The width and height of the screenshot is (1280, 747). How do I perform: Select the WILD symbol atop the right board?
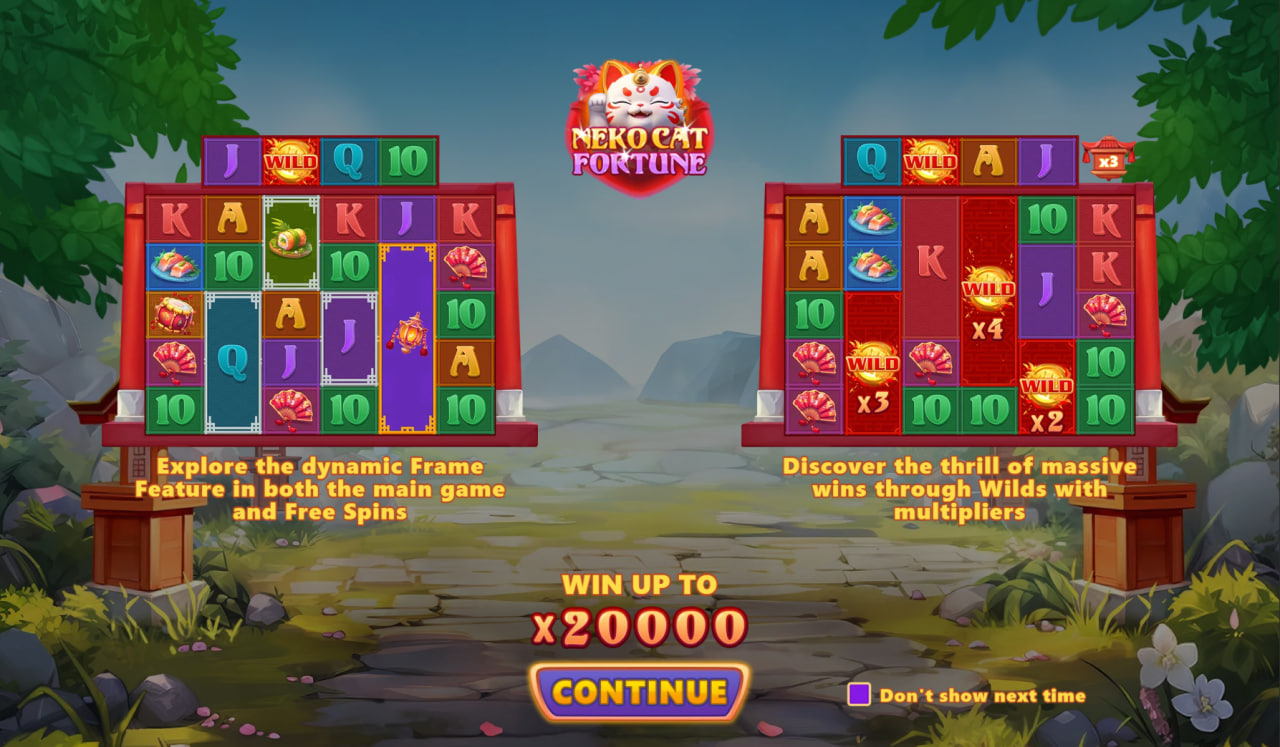(x=929, y=158)
